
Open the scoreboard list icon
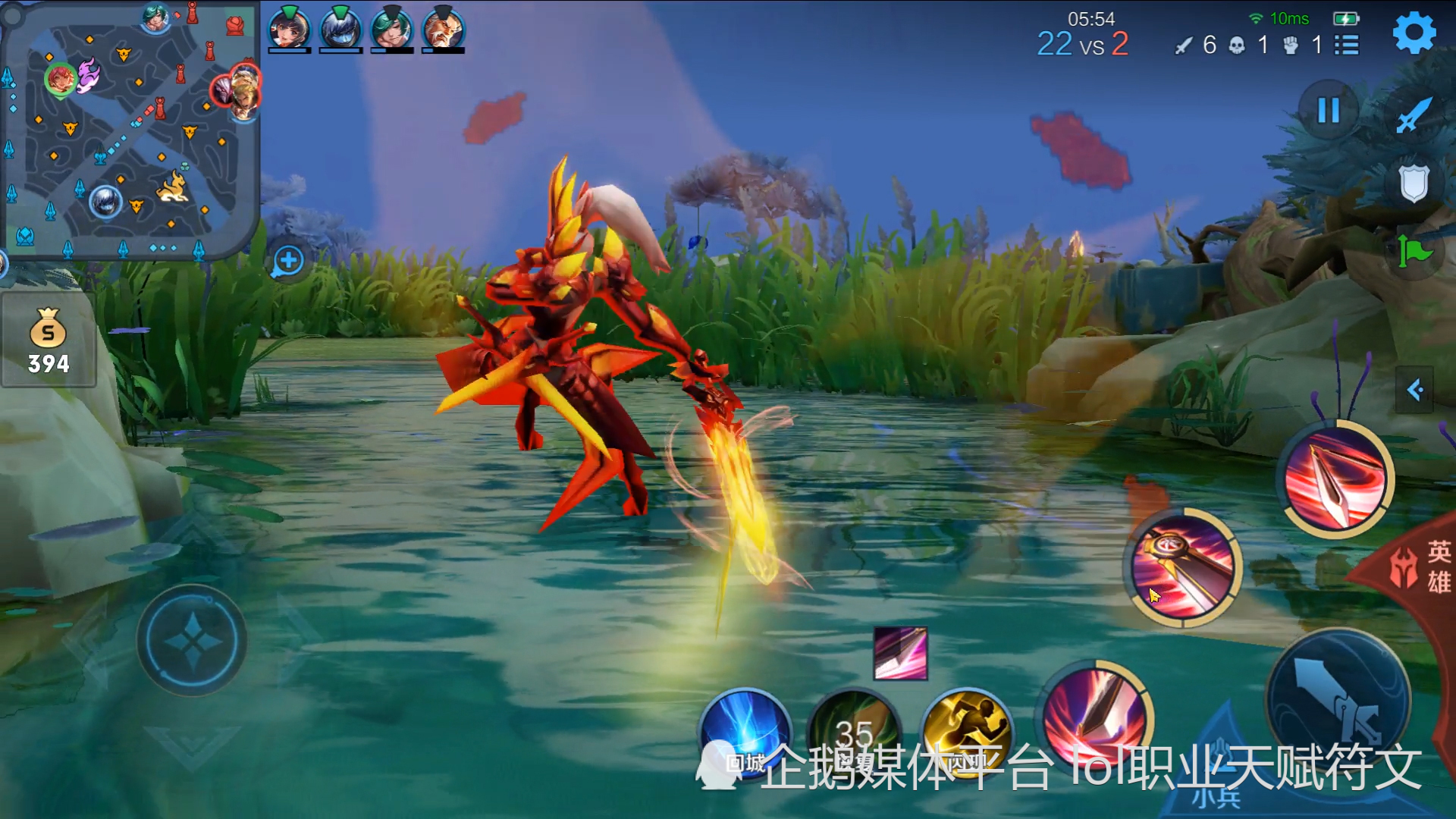point(1347,45)
